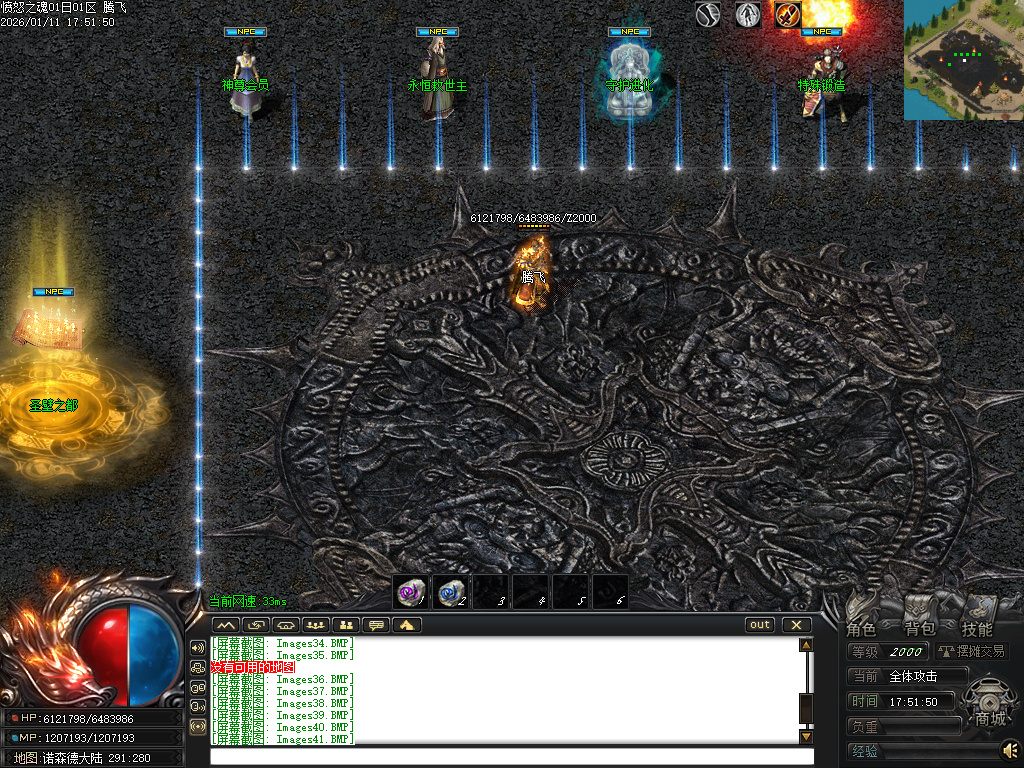Activate the grey running figure skill icon
The image size is (1024, 768).
point(748,15)
